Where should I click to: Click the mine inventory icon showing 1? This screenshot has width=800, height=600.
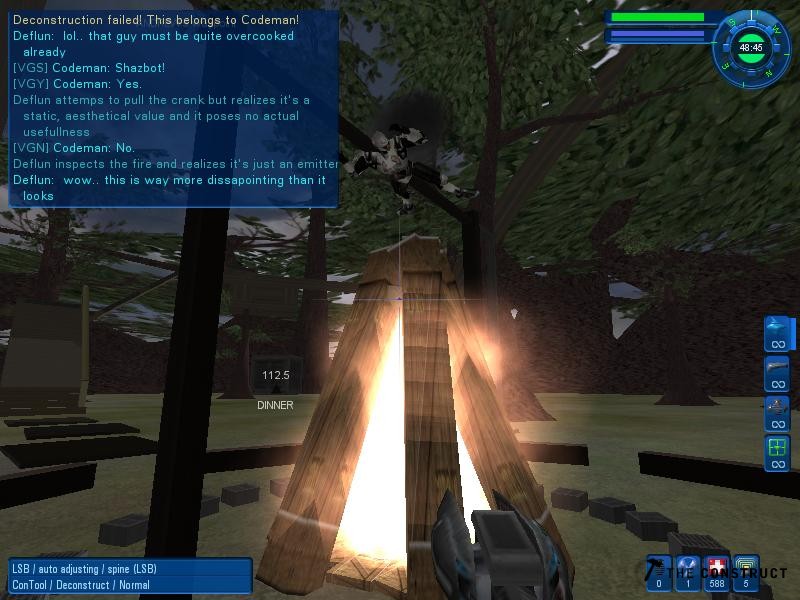pos(688,572)
